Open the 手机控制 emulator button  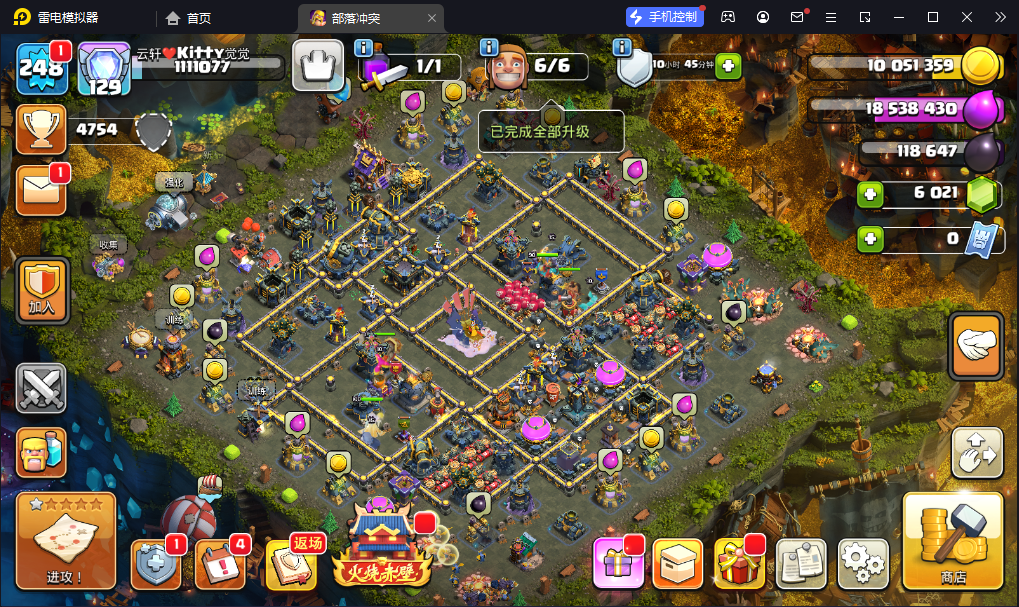pos(664,17)
